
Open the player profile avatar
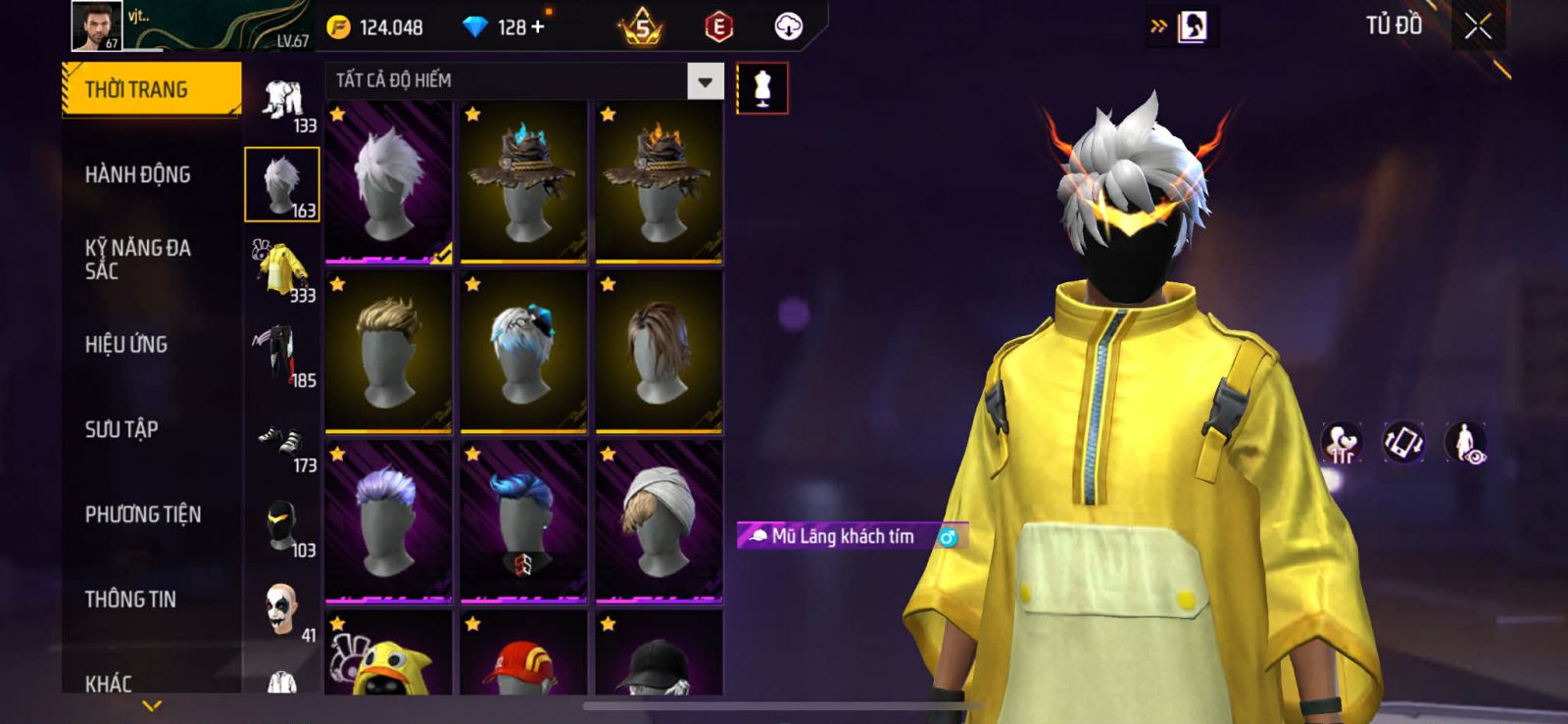tap(96, 25)
